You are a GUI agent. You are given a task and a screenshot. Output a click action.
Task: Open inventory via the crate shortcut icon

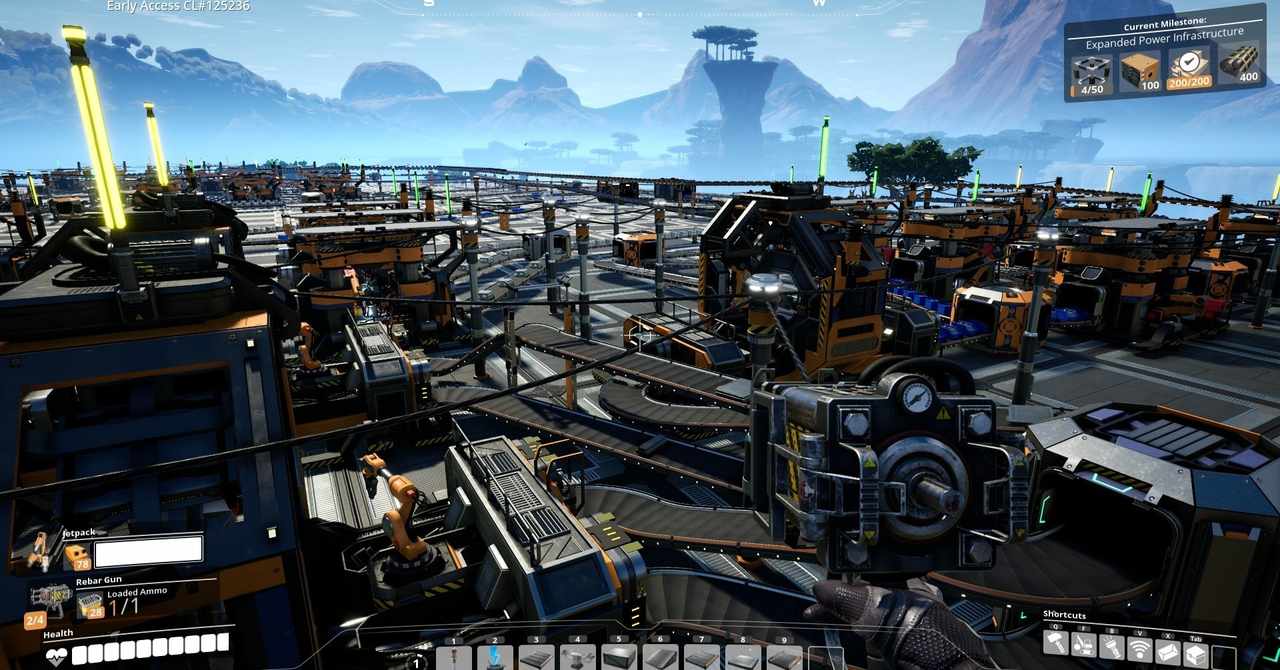1196,653
